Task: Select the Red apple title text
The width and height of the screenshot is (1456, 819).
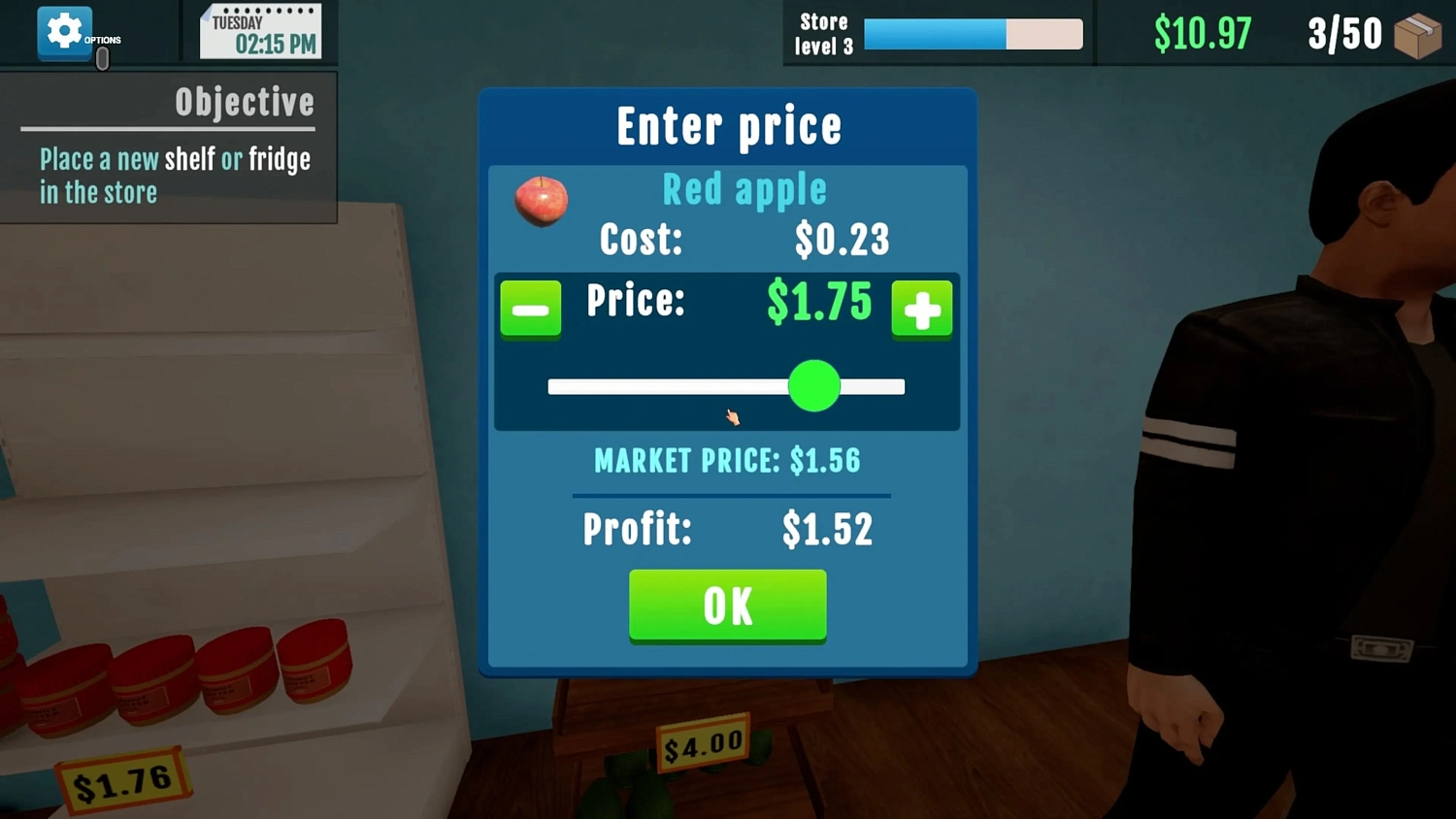Action: [x=744, y=189]
